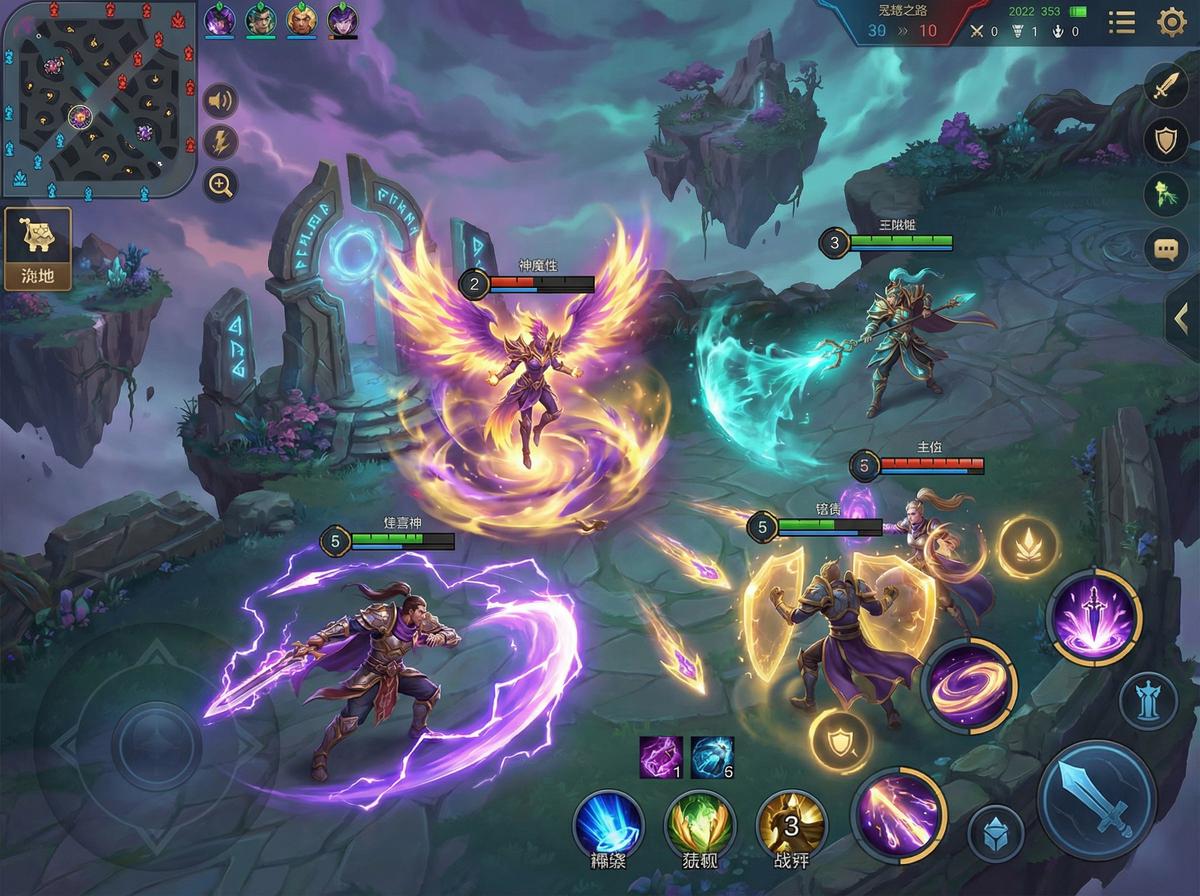Image resolution: width=1200 pixels, height=896 pixels.
Task: Open the settings gear menu
Action: 1171,22
